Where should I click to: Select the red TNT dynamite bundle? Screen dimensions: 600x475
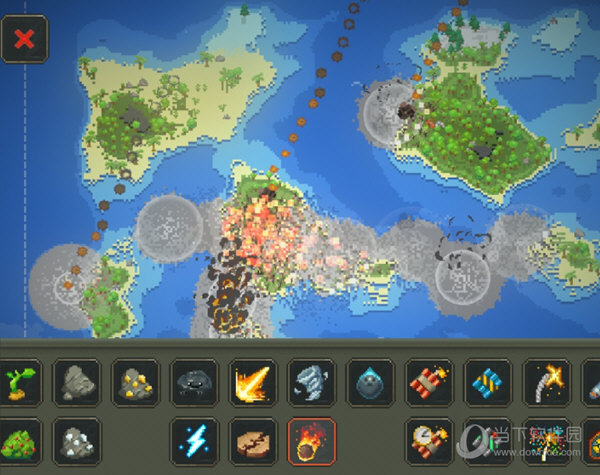(x=429, y=382)
